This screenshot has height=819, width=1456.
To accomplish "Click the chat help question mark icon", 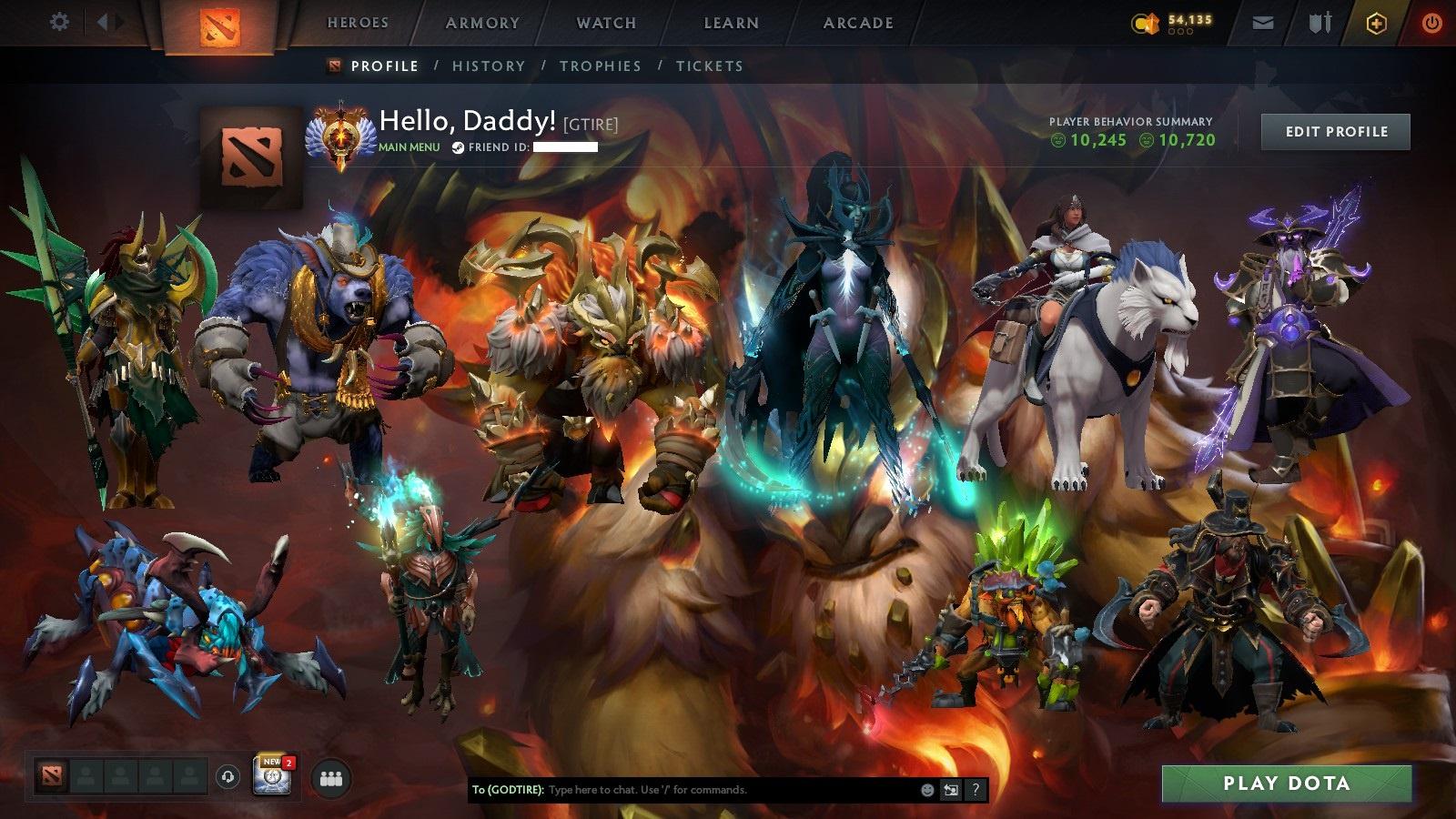I will pos(976,790).
